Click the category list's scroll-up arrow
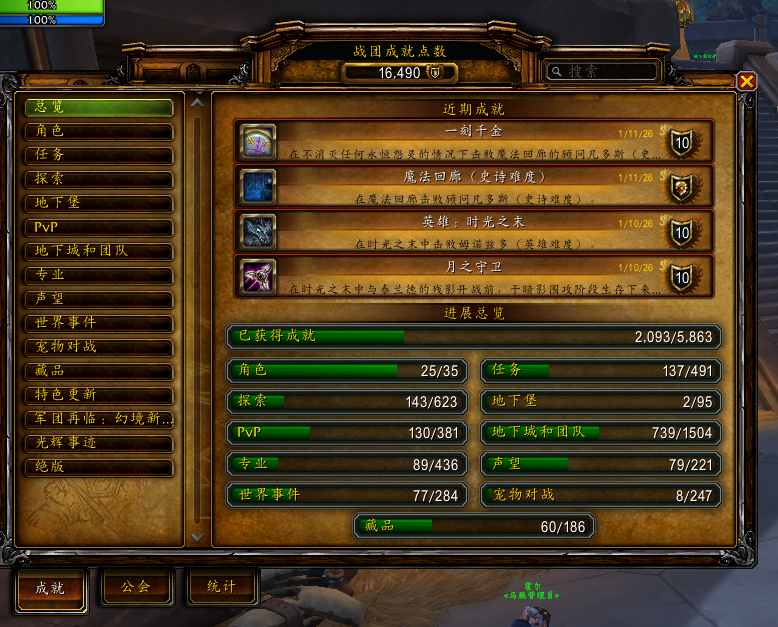The image size is (778, 627). point(197,102)
